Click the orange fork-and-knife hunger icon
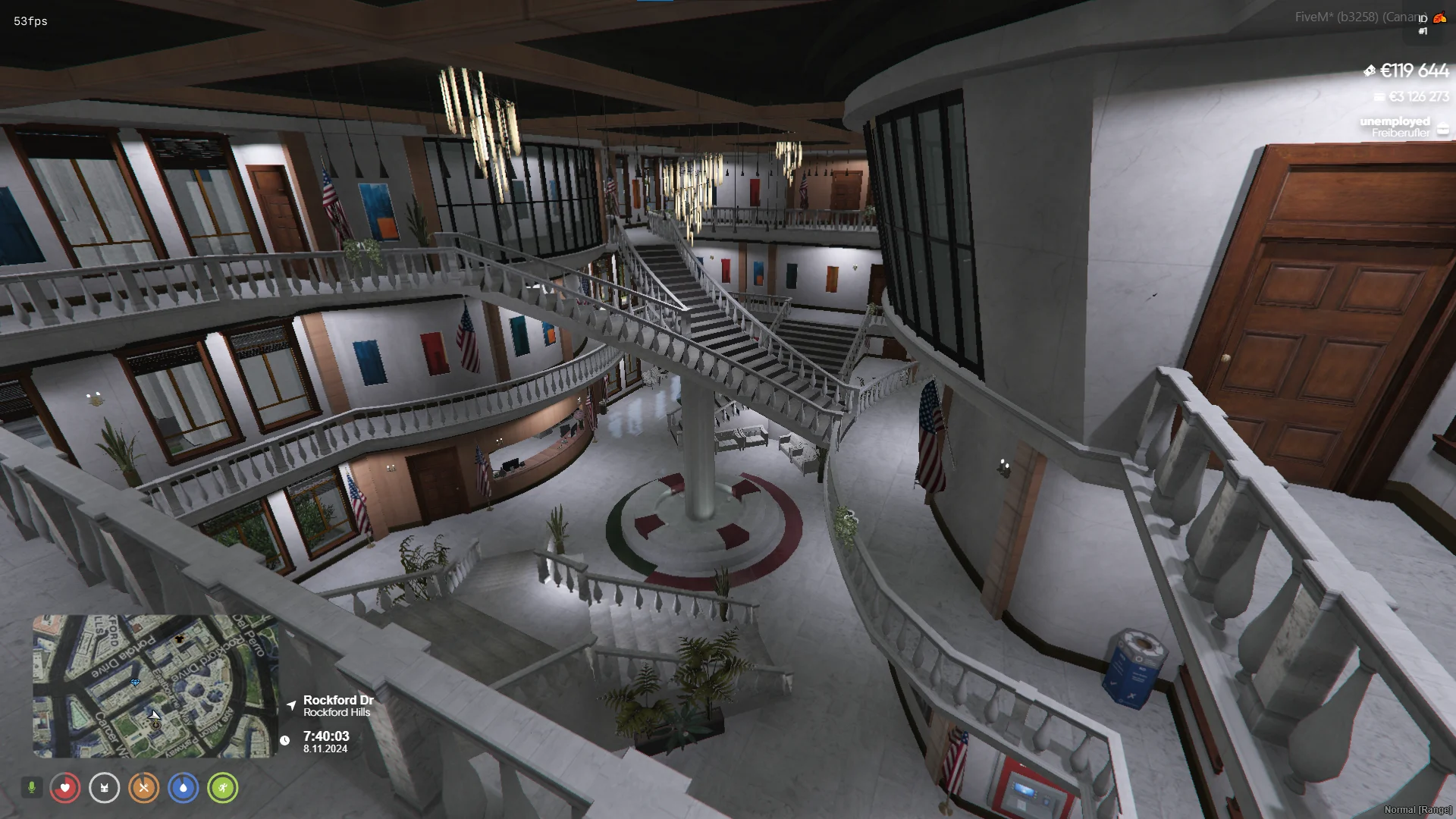This screenshot has height=819, width=1456. pyautogui.click(x=144, y=788)
